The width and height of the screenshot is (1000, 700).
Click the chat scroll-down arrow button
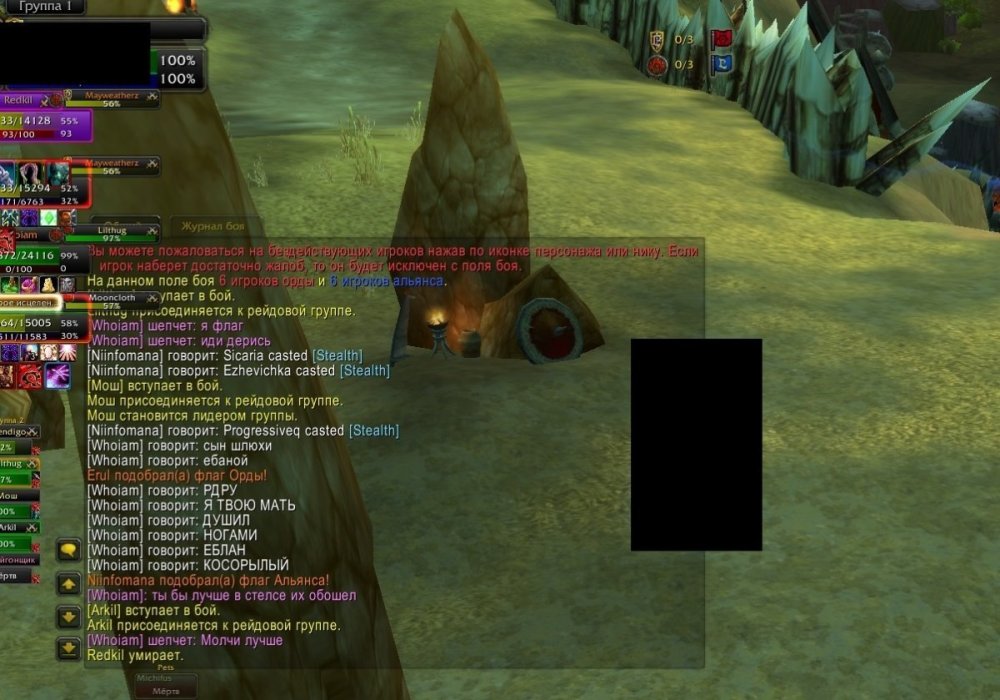(x=68, y=616)
